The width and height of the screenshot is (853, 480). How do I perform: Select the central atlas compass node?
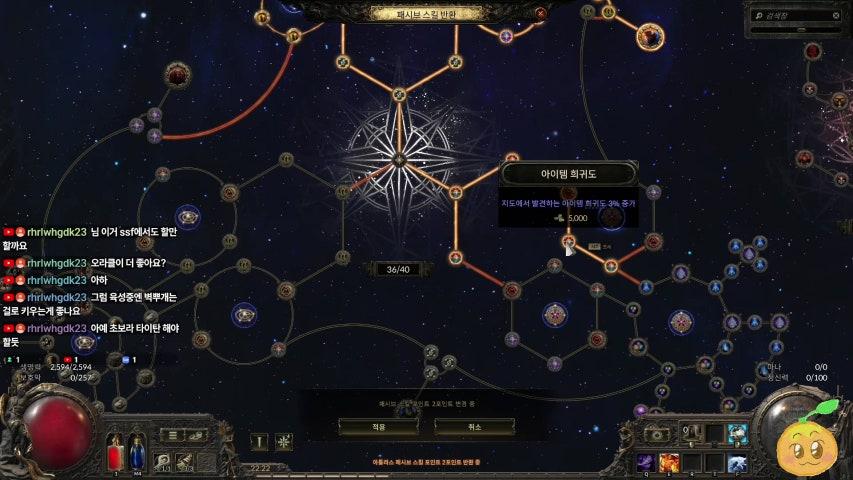click(x=399, y=159)
